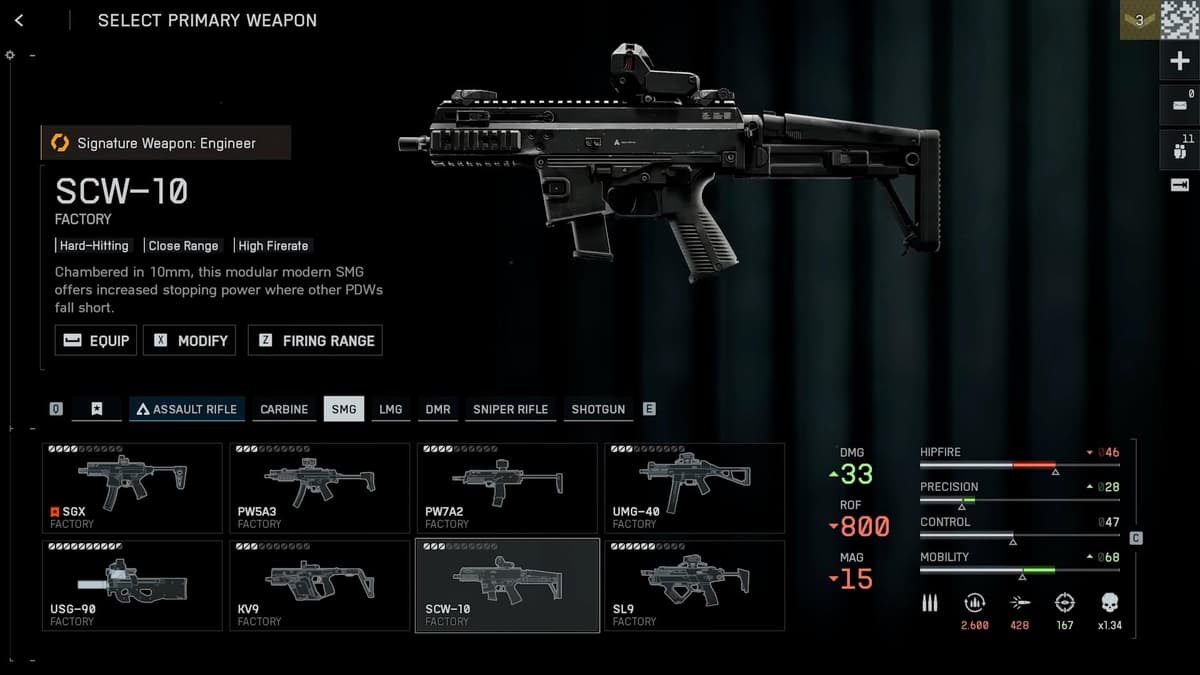Image resolution: width=1200 pixels, height=675 pixels.
Task: Select the KV9 weapon tile
Action: tap(319, 586)
